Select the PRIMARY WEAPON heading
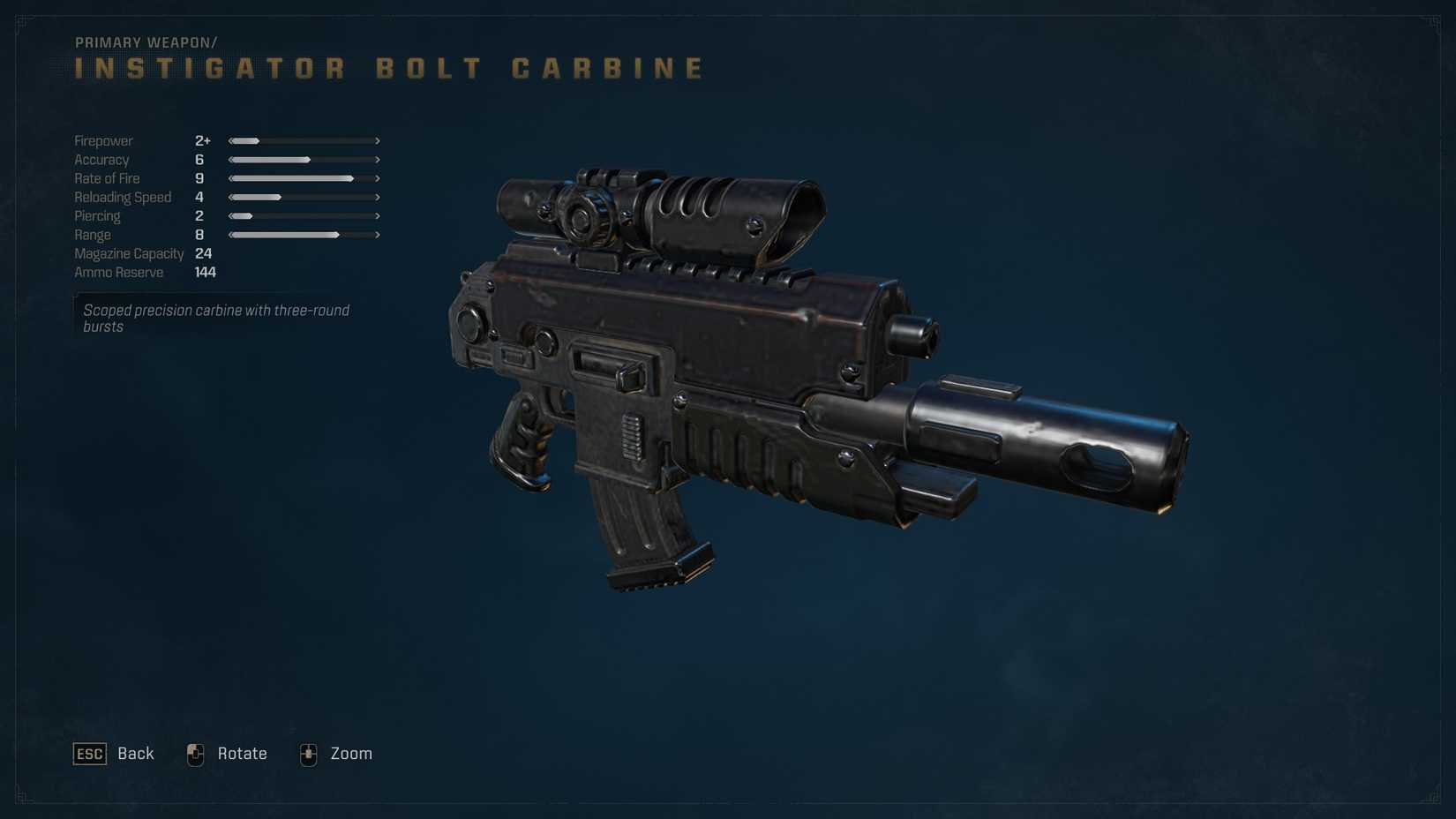Image resolution: width=1456 pixels, height=819 pixels. (x=144, y=41)
